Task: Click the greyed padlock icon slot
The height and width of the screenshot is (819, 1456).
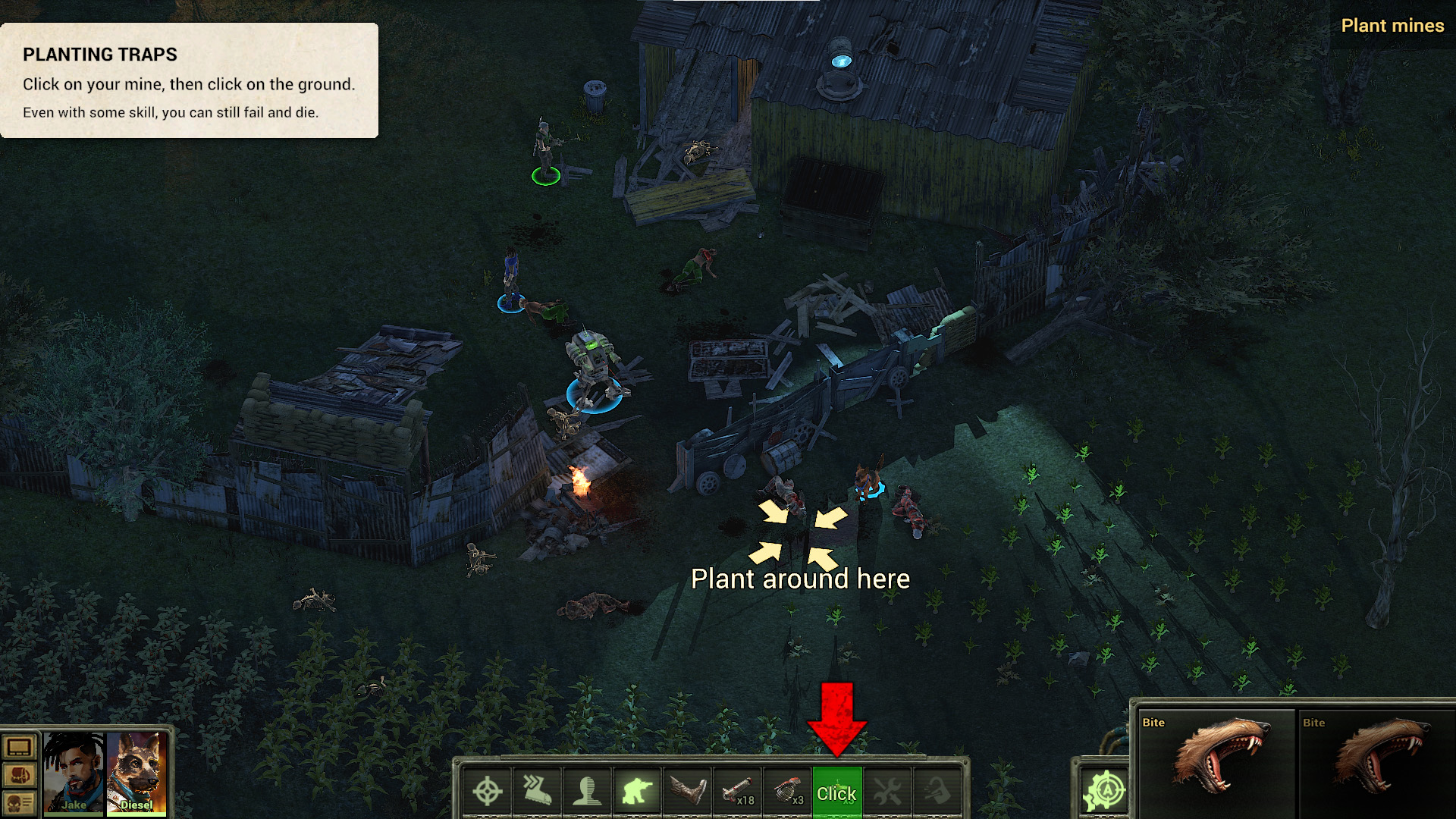Action: pos(937,792)
